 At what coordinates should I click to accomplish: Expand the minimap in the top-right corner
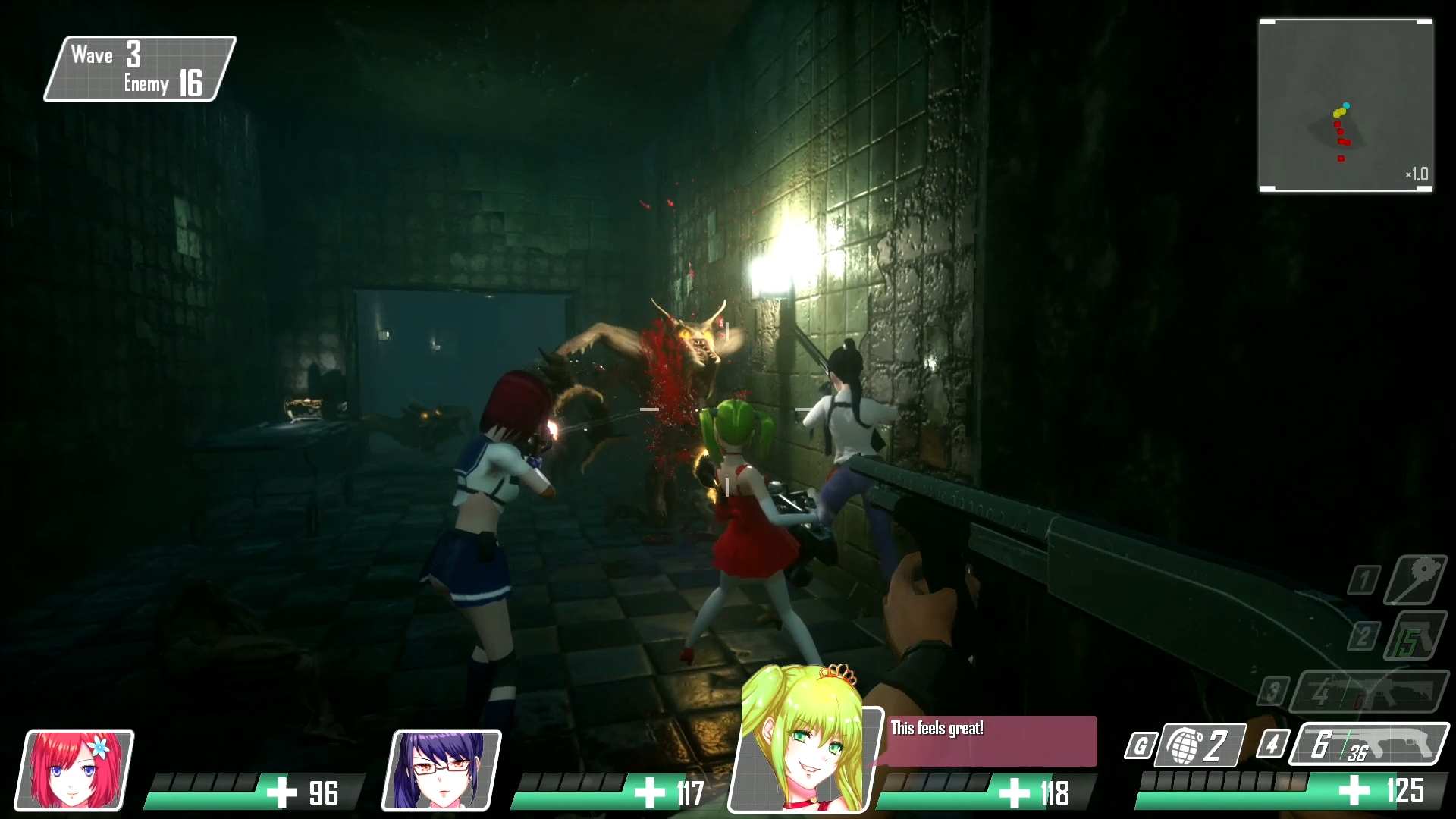tap(1346, 106)
